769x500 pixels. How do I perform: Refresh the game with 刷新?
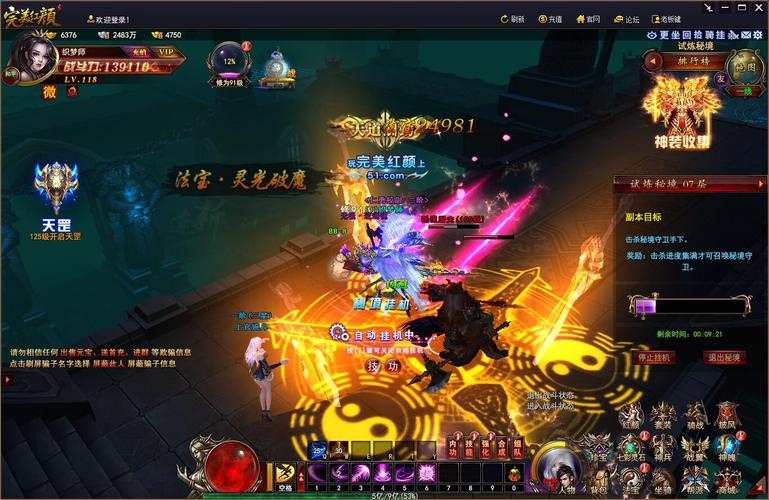click(512, 19)
